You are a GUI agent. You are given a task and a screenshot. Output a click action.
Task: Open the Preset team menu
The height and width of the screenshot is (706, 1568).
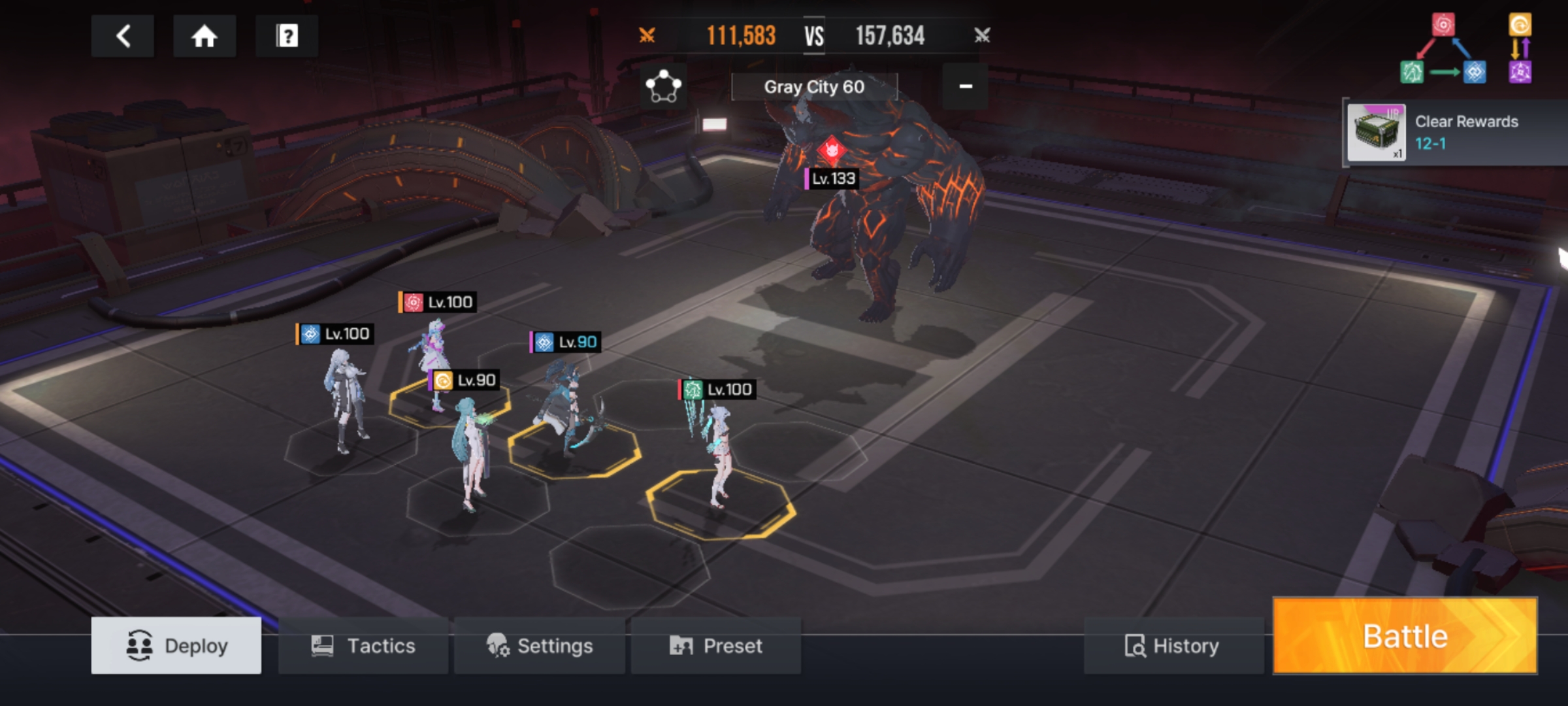click(x=716, y=646)
